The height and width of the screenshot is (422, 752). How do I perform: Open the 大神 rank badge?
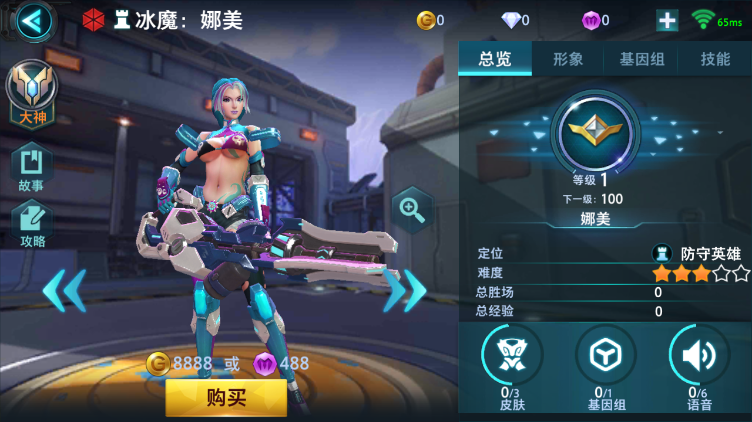[x=32, y=93]
